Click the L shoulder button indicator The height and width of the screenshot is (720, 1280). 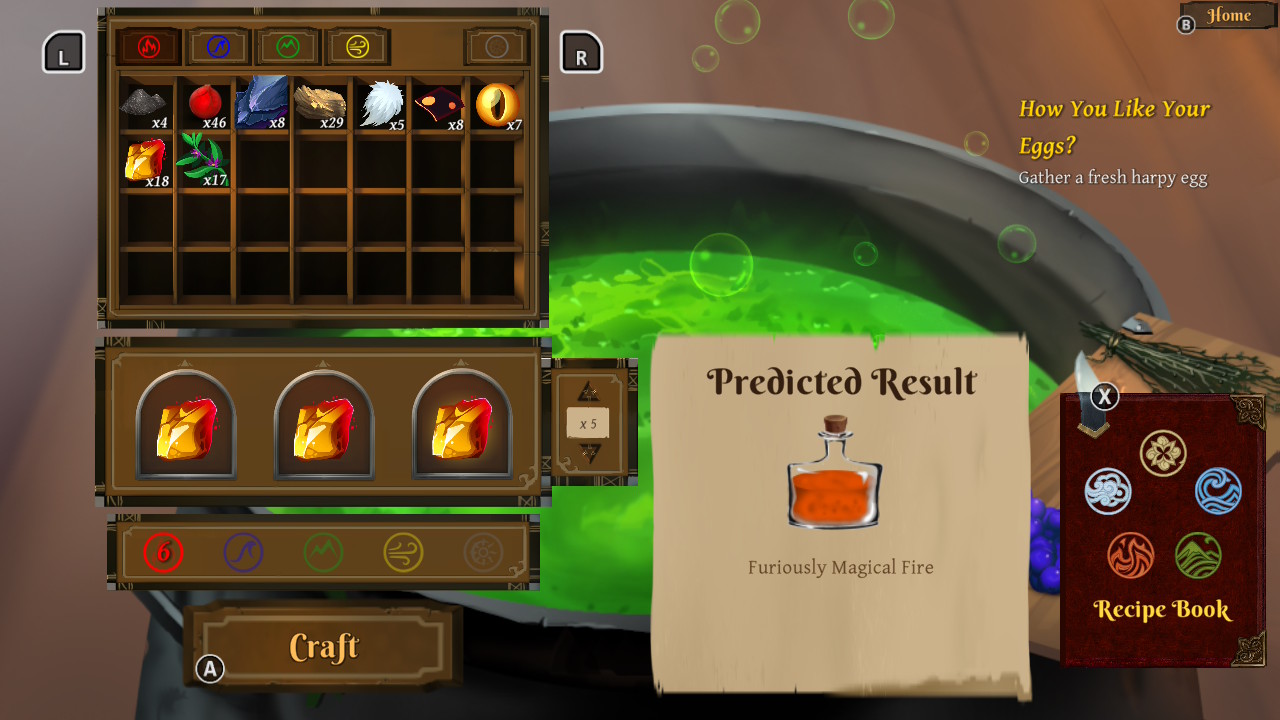(x=62, y=51)
